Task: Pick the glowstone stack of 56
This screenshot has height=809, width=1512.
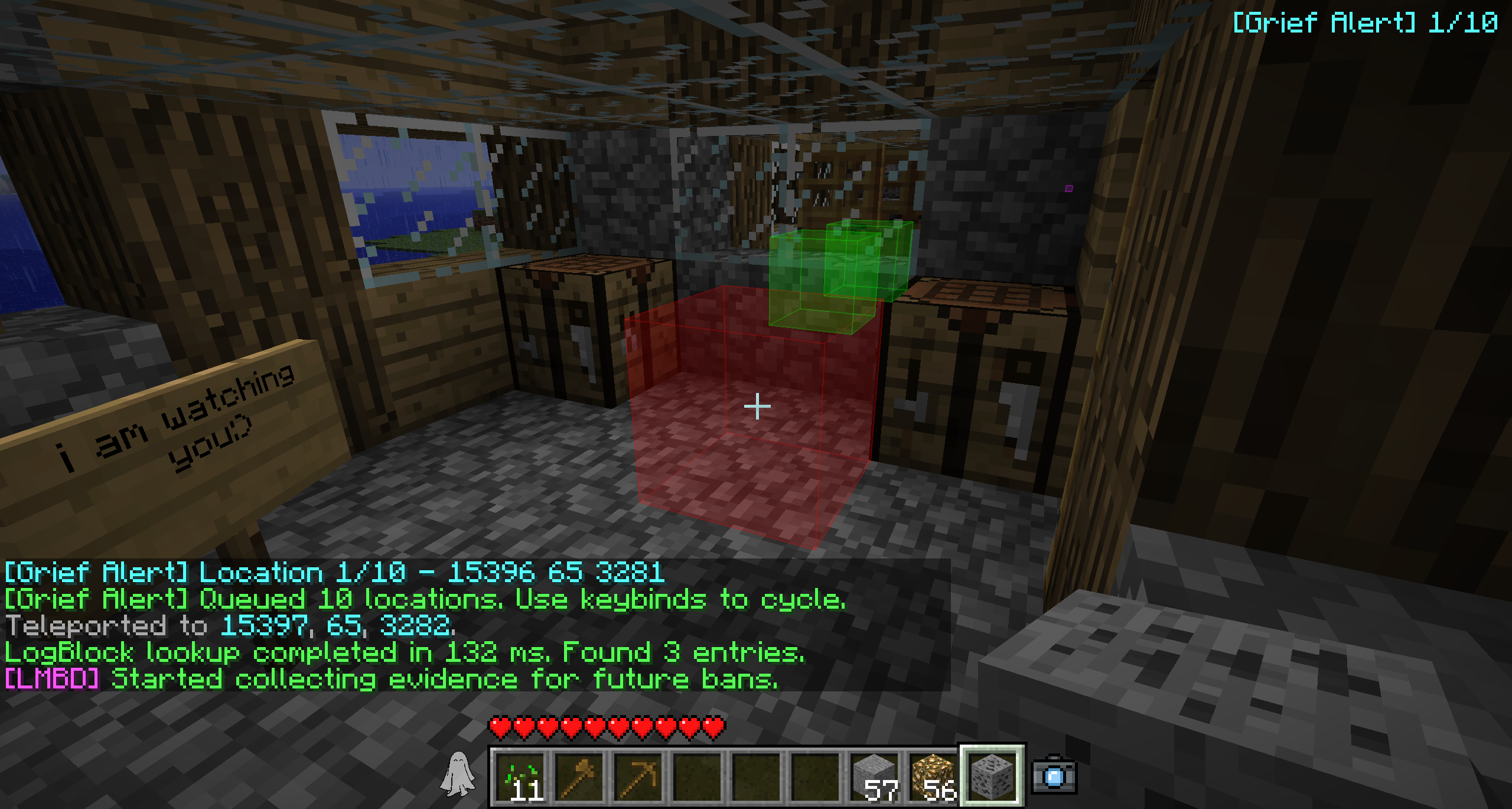Action: [933, 775]
